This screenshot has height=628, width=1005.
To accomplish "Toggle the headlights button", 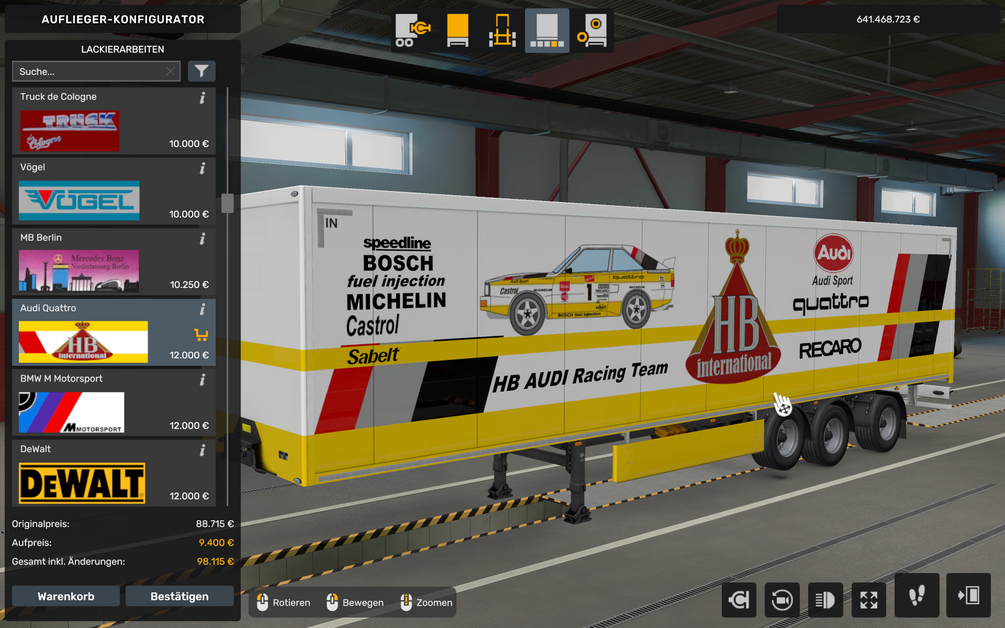I will coord(825,599).
